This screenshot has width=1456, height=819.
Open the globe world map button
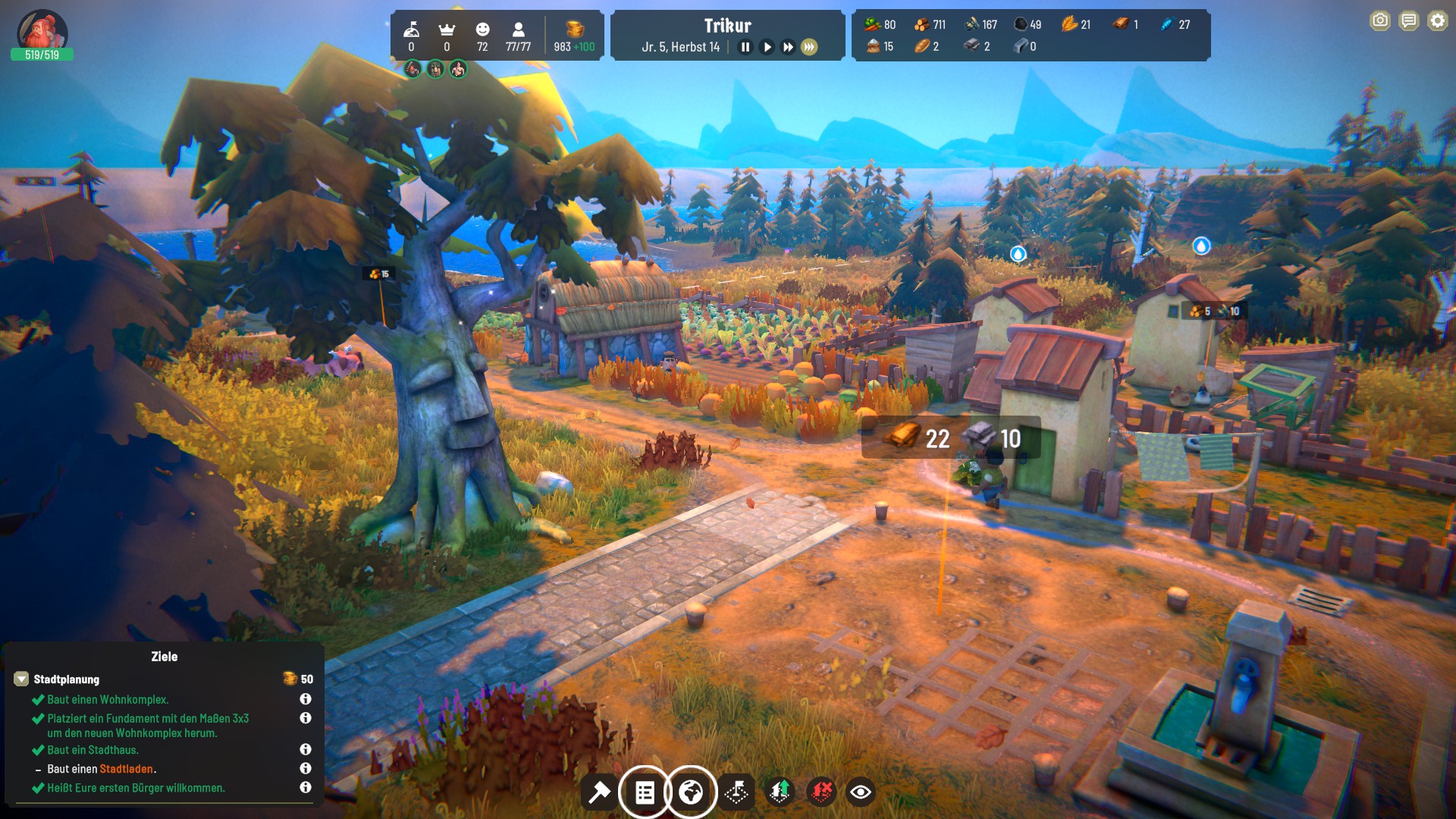pos(690,792)
